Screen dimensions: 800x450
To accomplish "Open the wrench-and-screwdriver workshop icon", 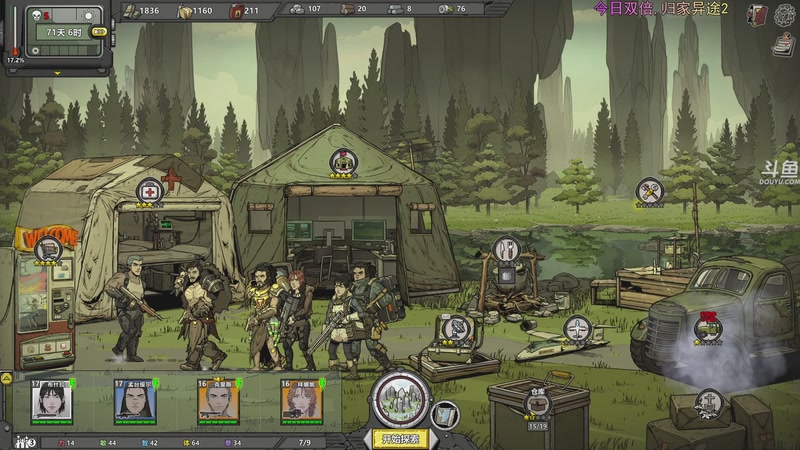I will pyautogui.click(x=650, y=189).
